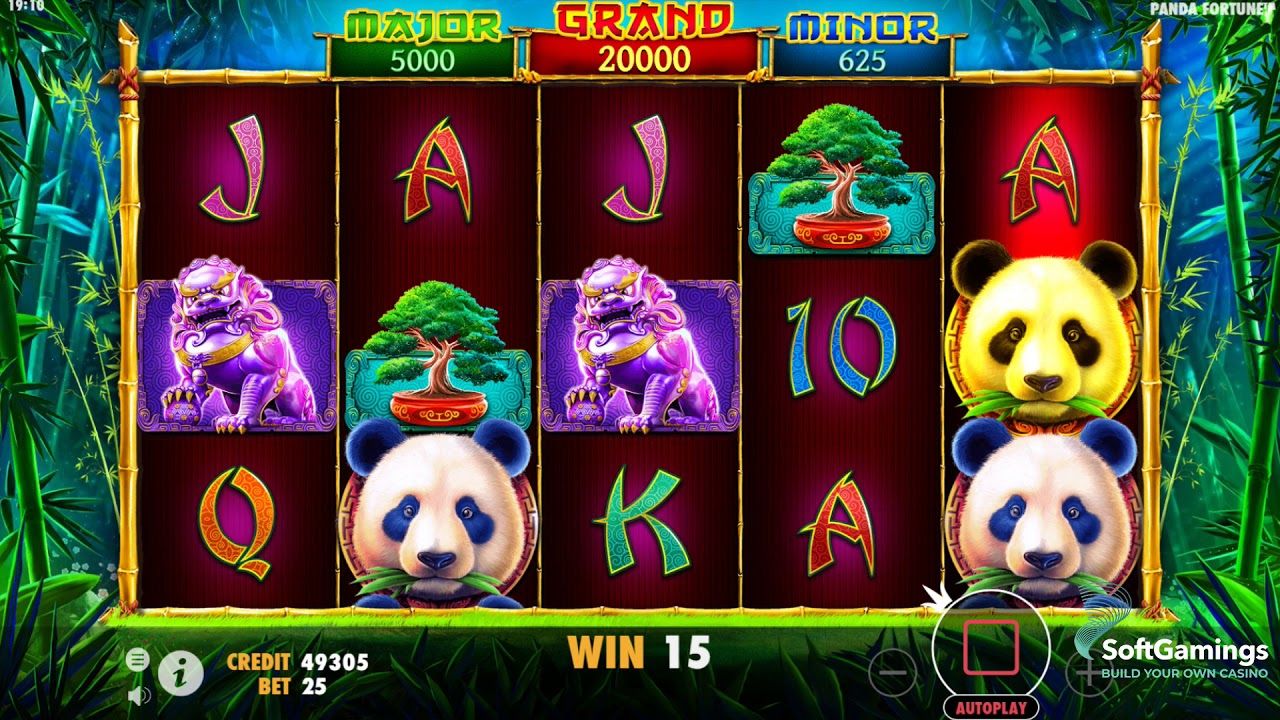Open the info paytable button
The height and width of the screenshot is (720, 1280).
click(181, 674)
